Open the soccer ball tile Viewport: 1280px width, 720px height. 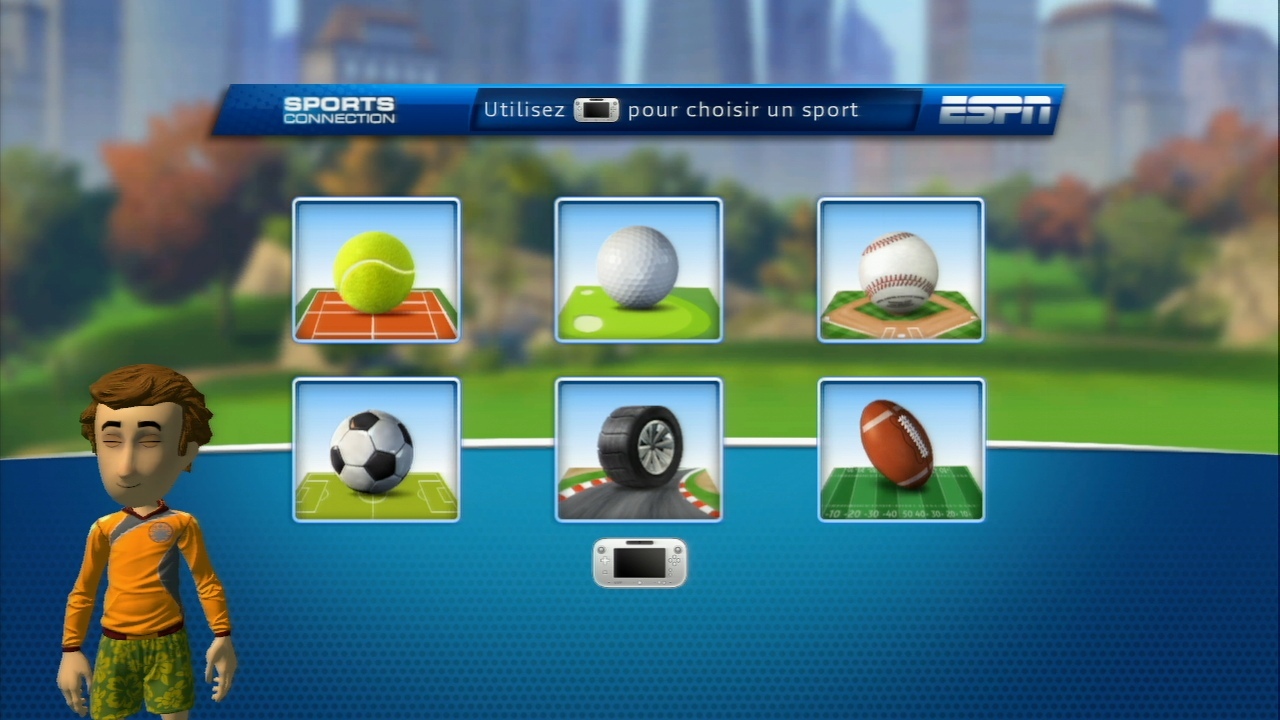click(x=376, y=450)
